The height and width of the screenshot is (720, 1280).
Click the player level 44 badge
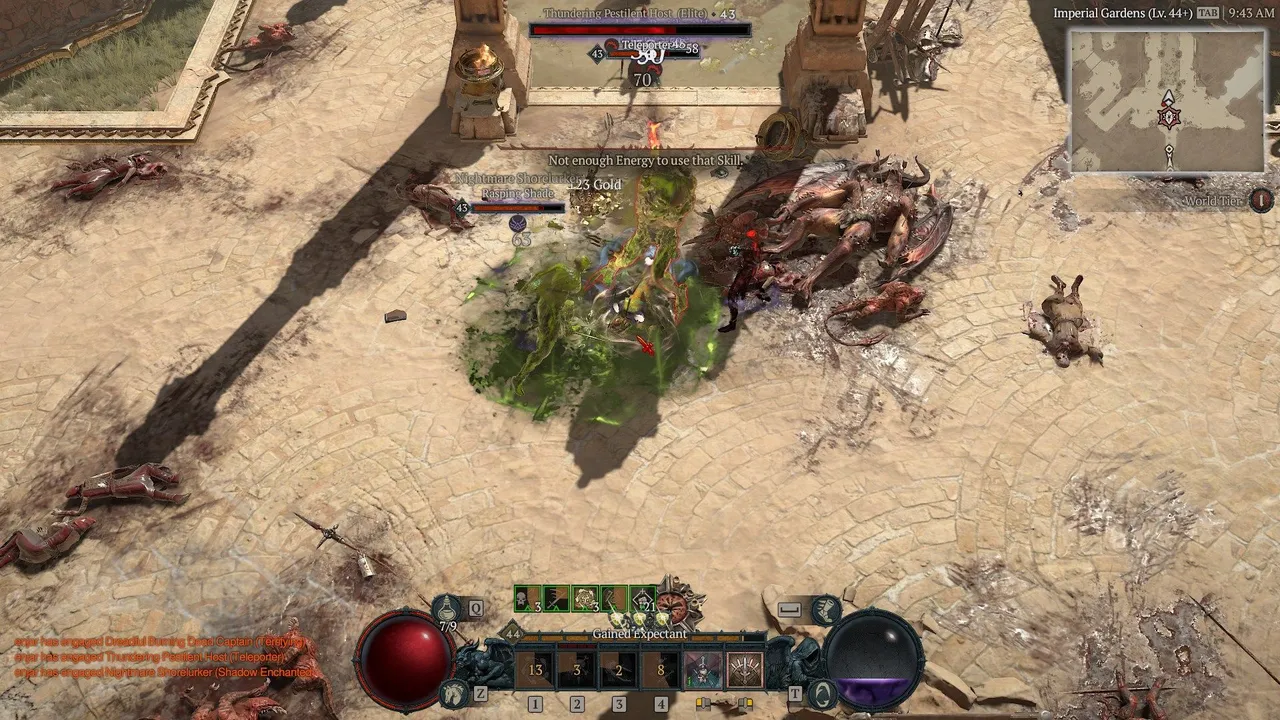click(x=513, y=633)
